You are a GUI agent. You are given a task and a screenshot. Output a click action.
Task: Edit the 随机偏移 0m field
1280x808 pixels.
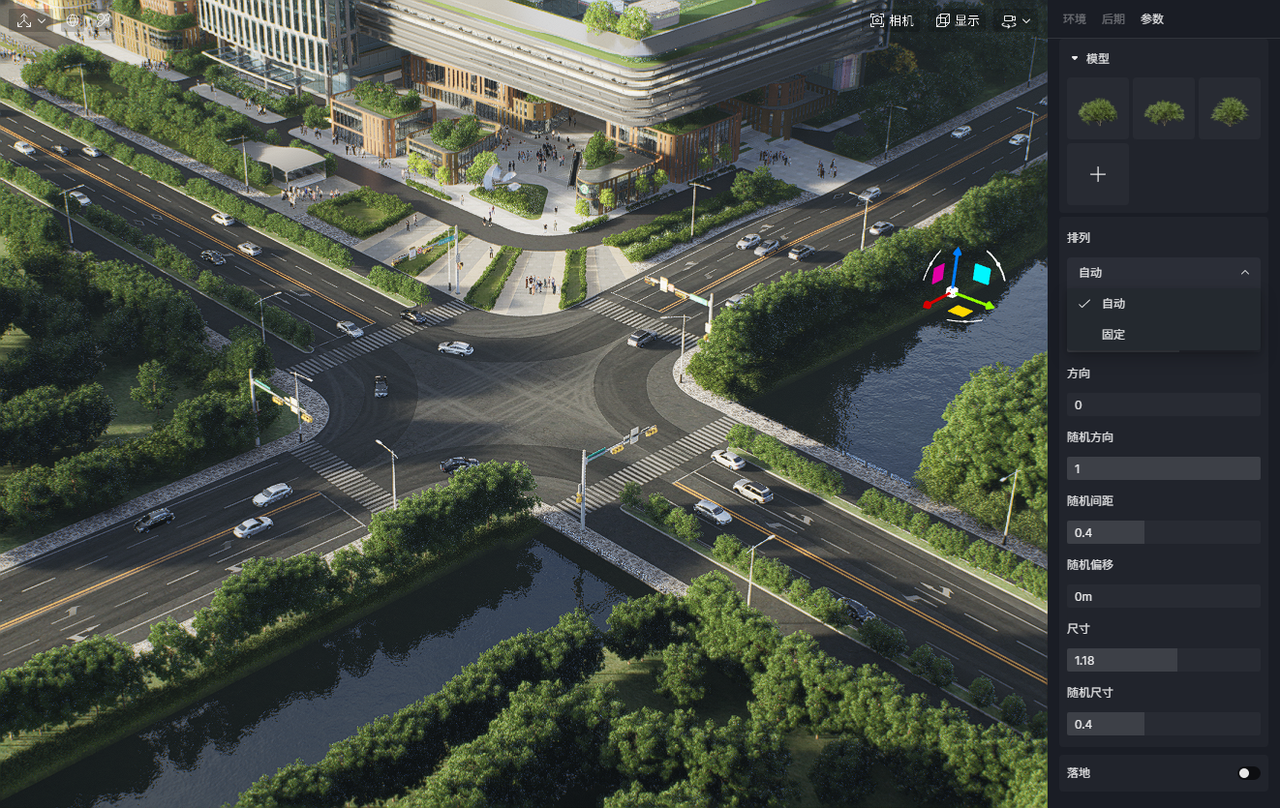(x=1163, y=596)
